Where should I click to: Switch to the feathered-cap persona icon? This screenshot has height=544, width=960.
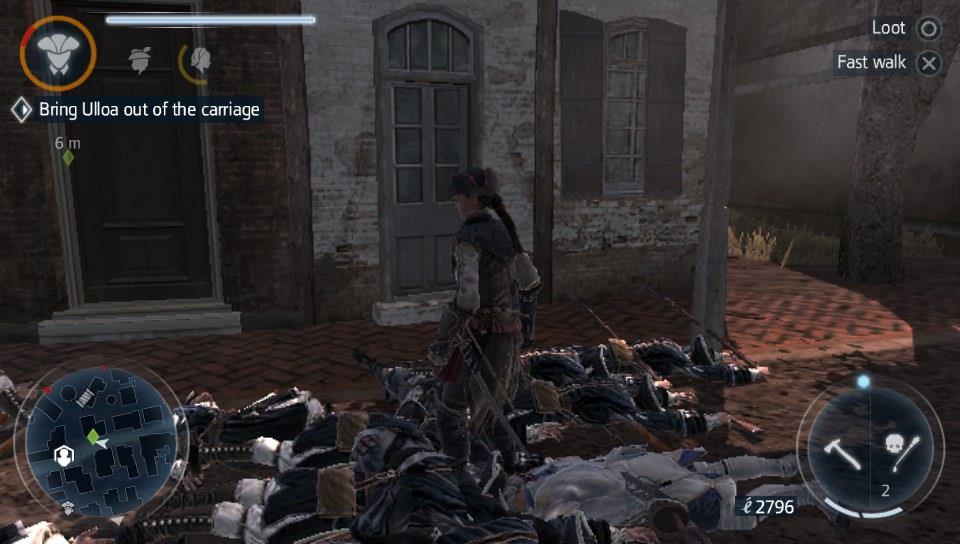tap(139, 59)
